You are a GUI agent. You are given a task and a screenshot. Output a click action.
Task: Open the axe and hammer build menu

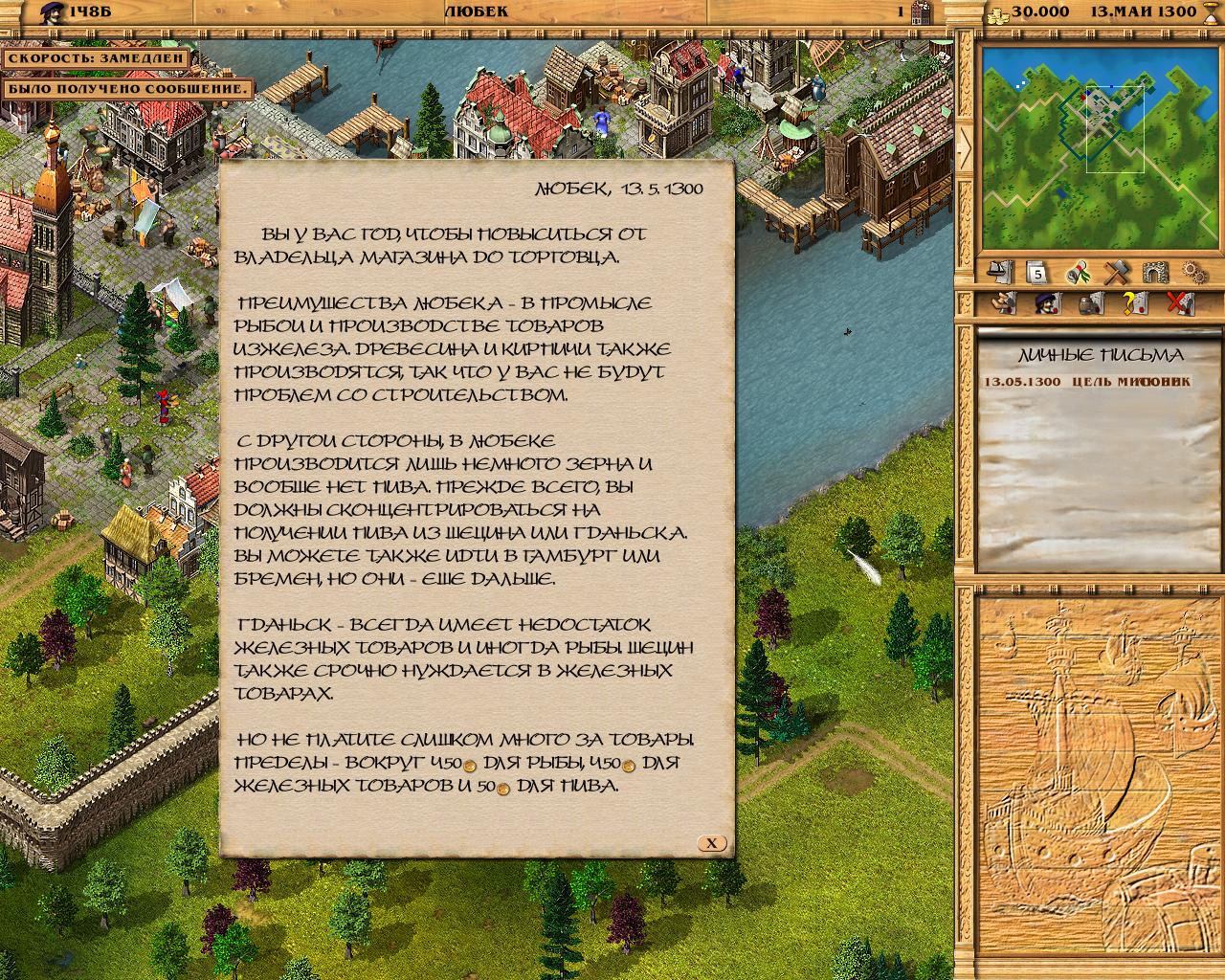coord(1117,273)
